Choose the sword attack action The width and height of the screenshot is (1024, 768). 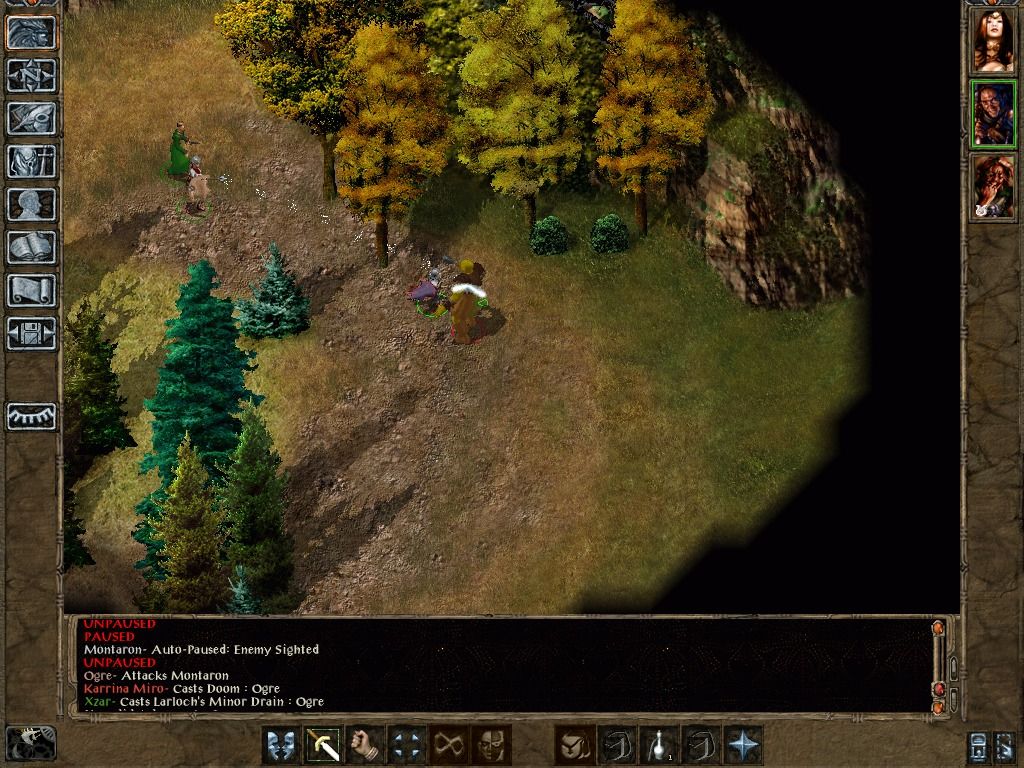pyautogui.click(x=324, y=745)
